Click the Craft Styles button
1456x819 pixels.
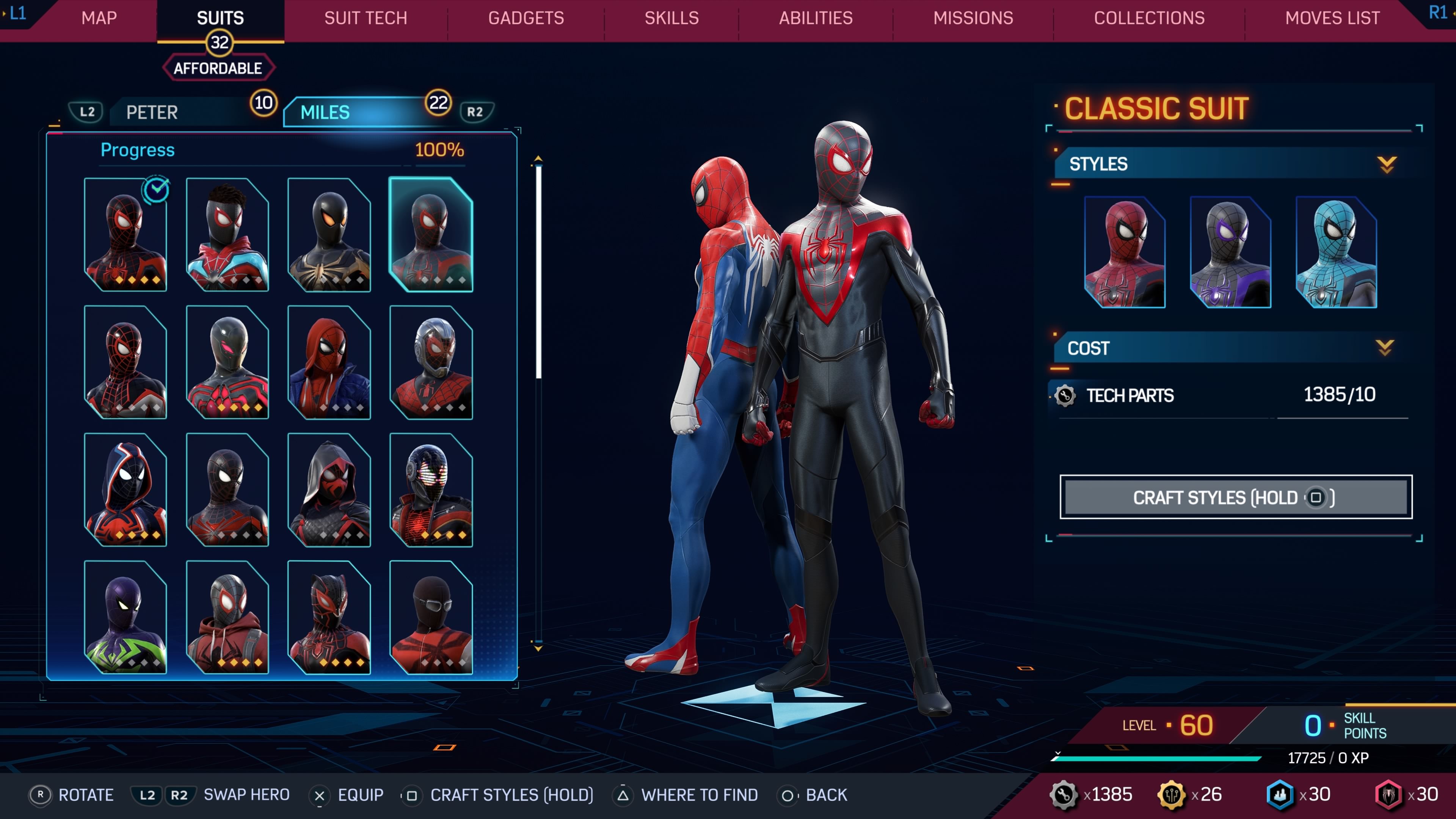(1236, 497)
